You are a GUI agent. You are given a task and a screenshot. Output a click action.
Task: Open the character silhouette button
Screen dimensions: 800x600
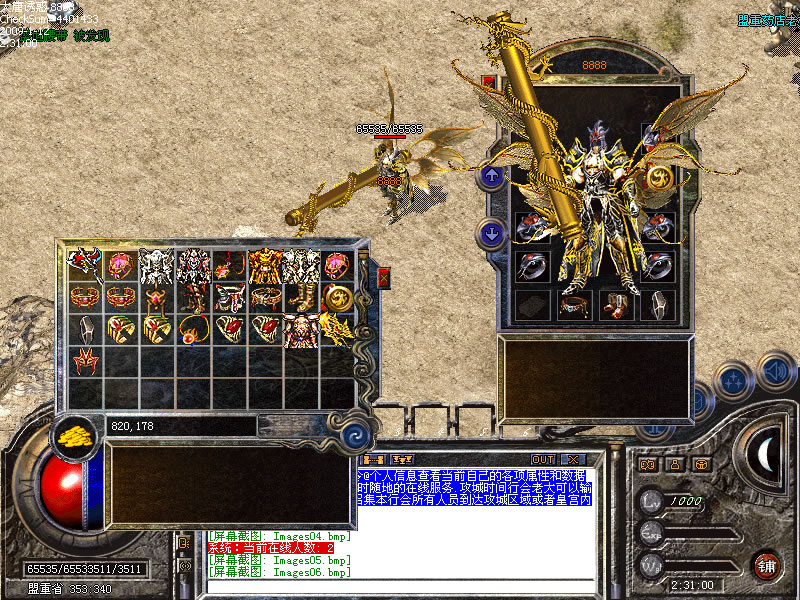point(674,464)
